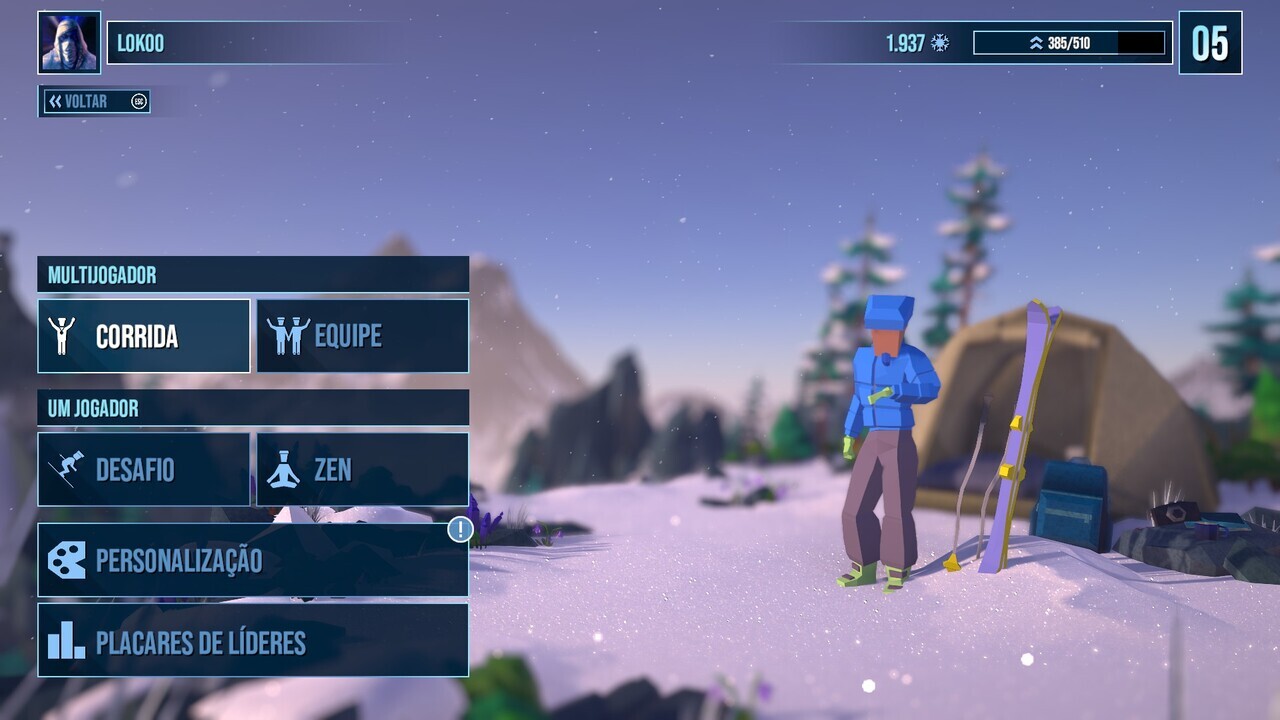Screen dimensions: 1280x720
Task: Go back with the Voltar button
Action: pyautogui.click(x=95, y=101)
